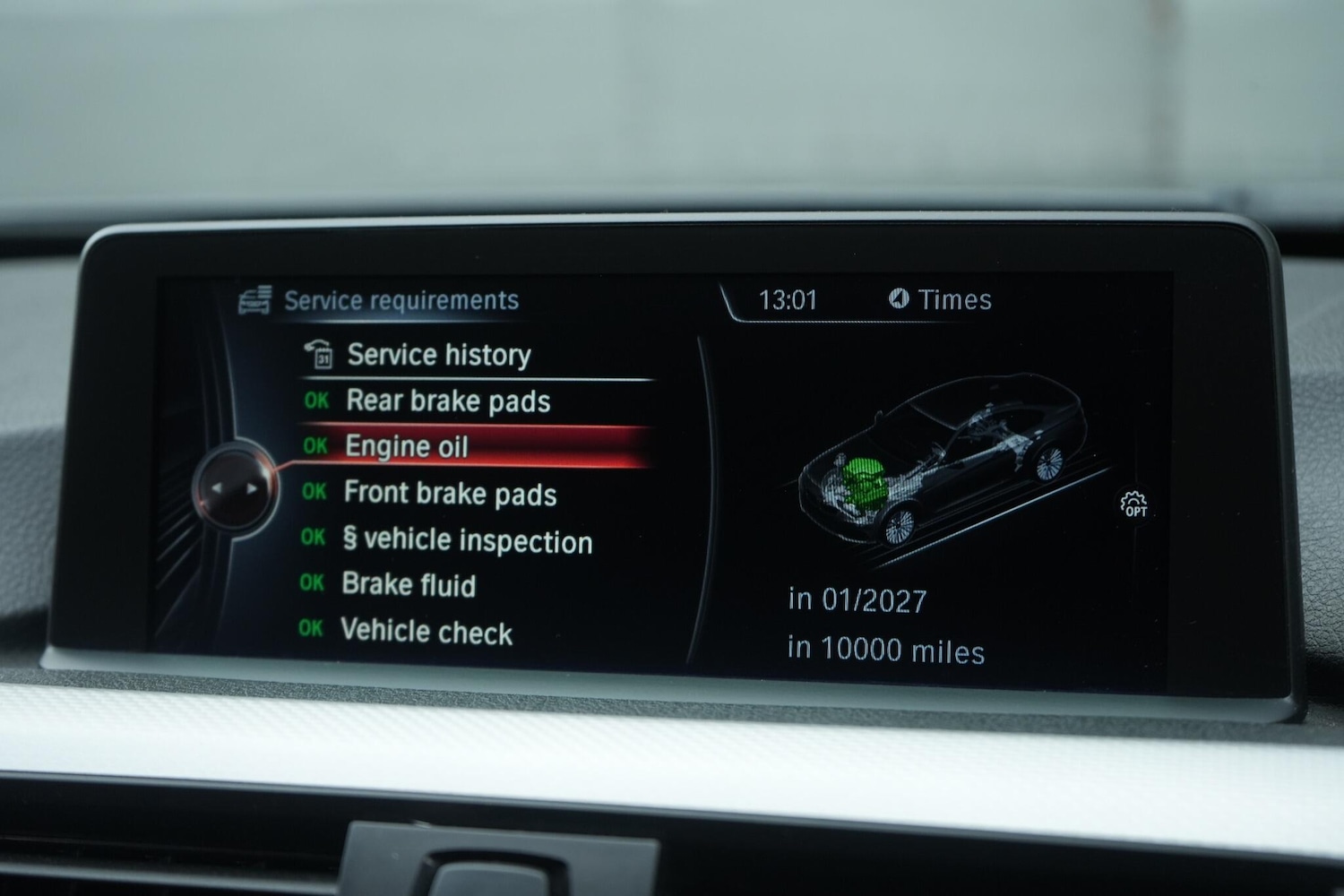Click the Service requirements header icon
This screenshot has height=896, width=1344.
click(x=257, y=299)
